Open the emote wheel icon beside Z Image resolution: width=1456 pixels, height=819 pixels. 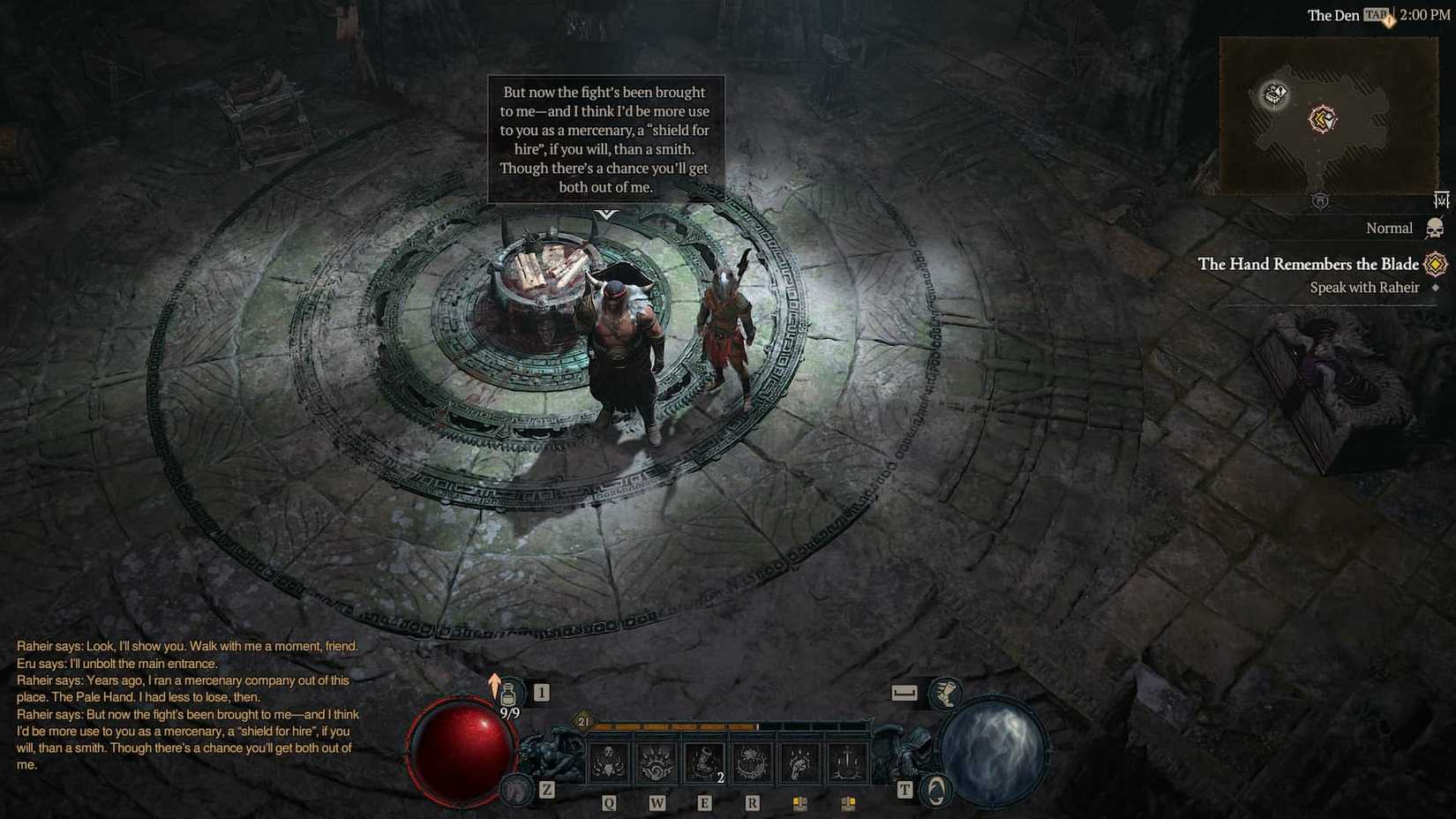[515, 792]
